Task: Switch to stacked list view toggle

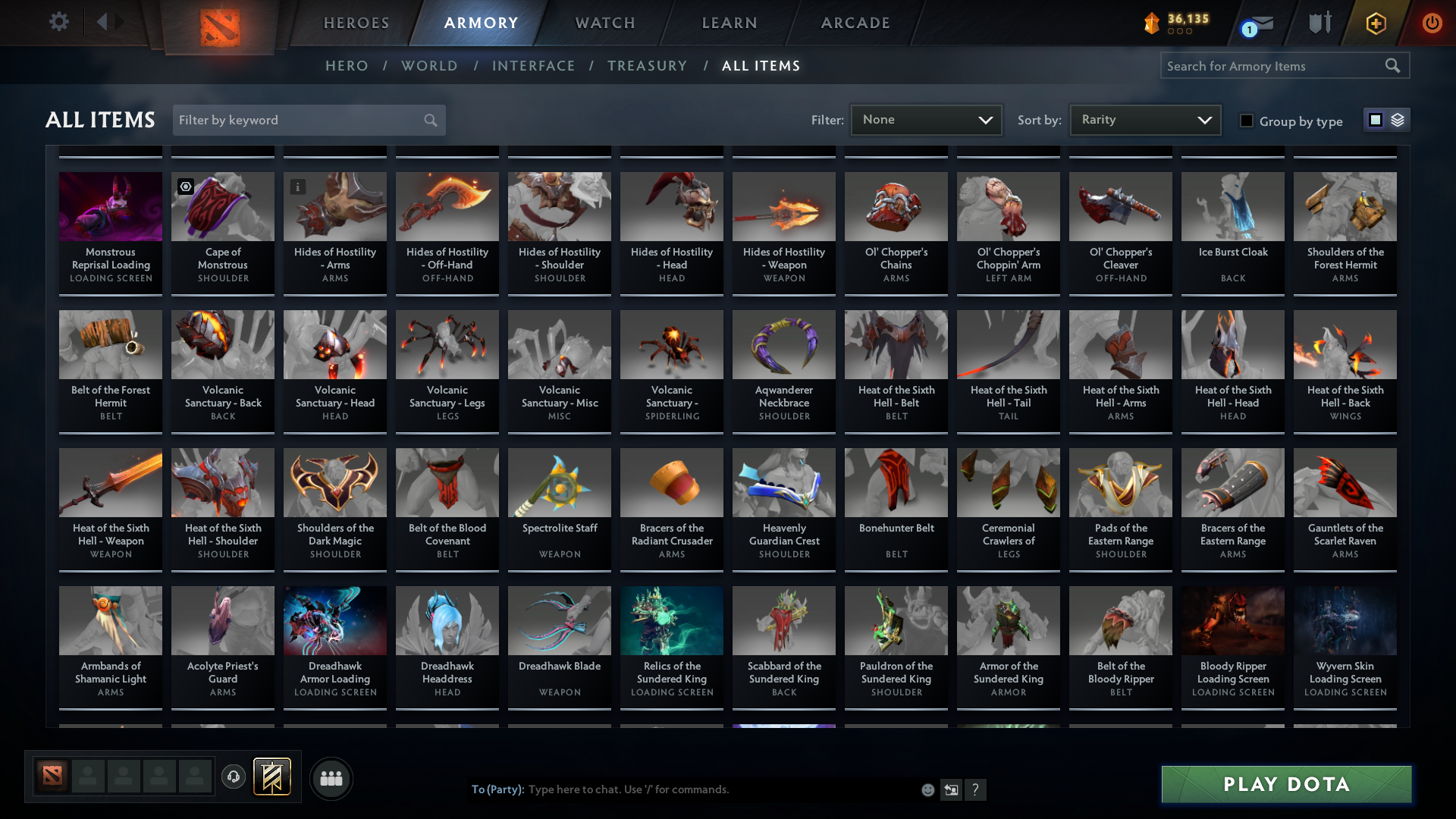Action: click(x=1398, y=120)
